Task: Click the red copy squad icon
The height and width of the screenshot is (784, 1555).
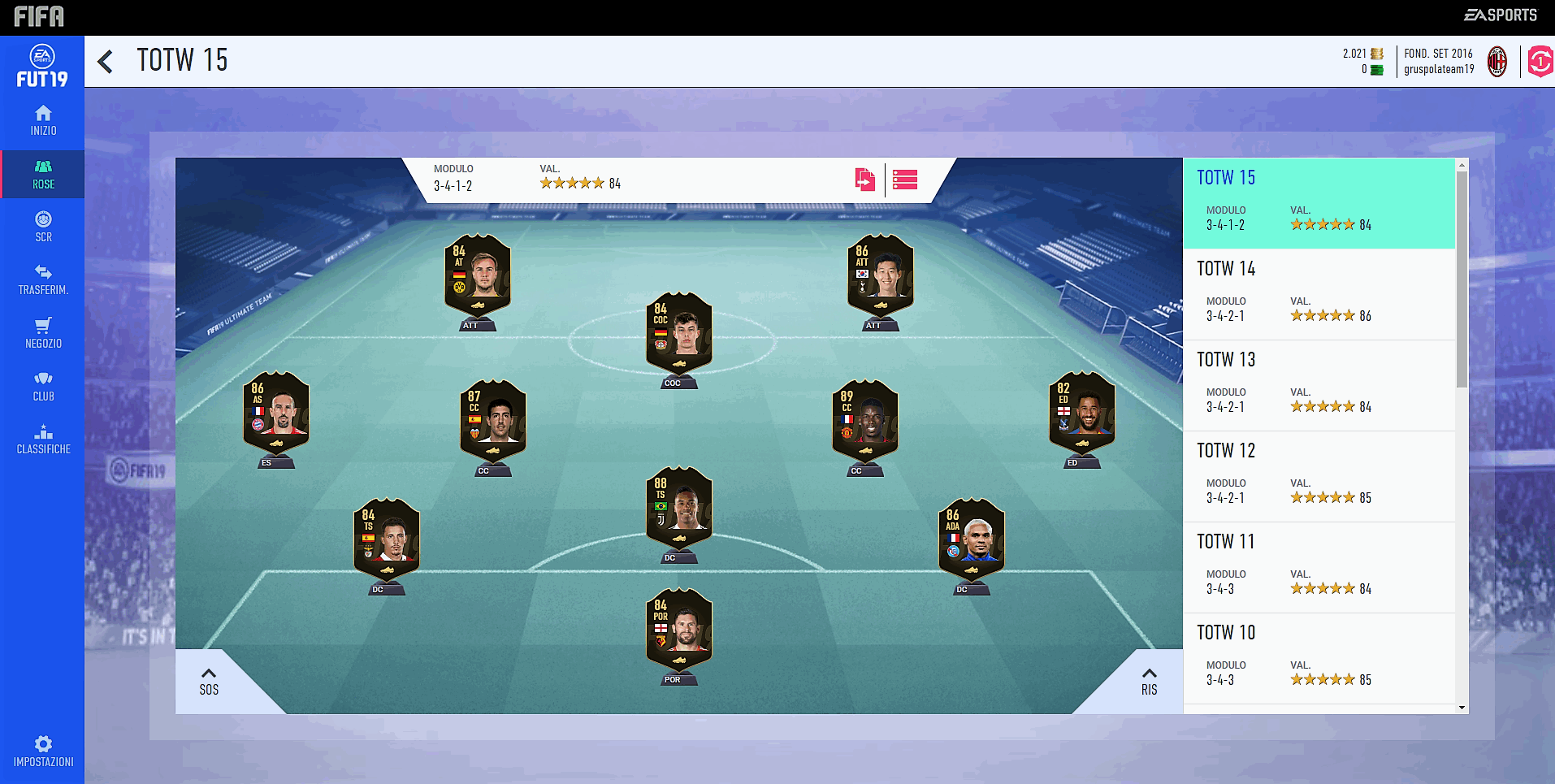Action: [x=864, y=180]
